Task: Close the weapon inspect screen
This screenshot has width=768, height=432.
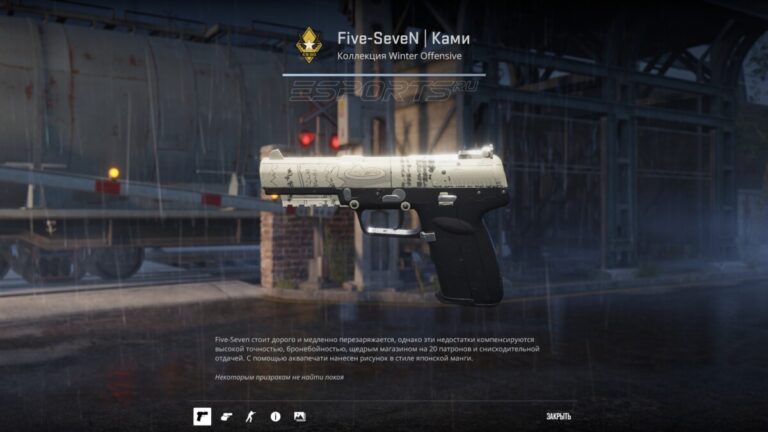Action: click(558, 415)
